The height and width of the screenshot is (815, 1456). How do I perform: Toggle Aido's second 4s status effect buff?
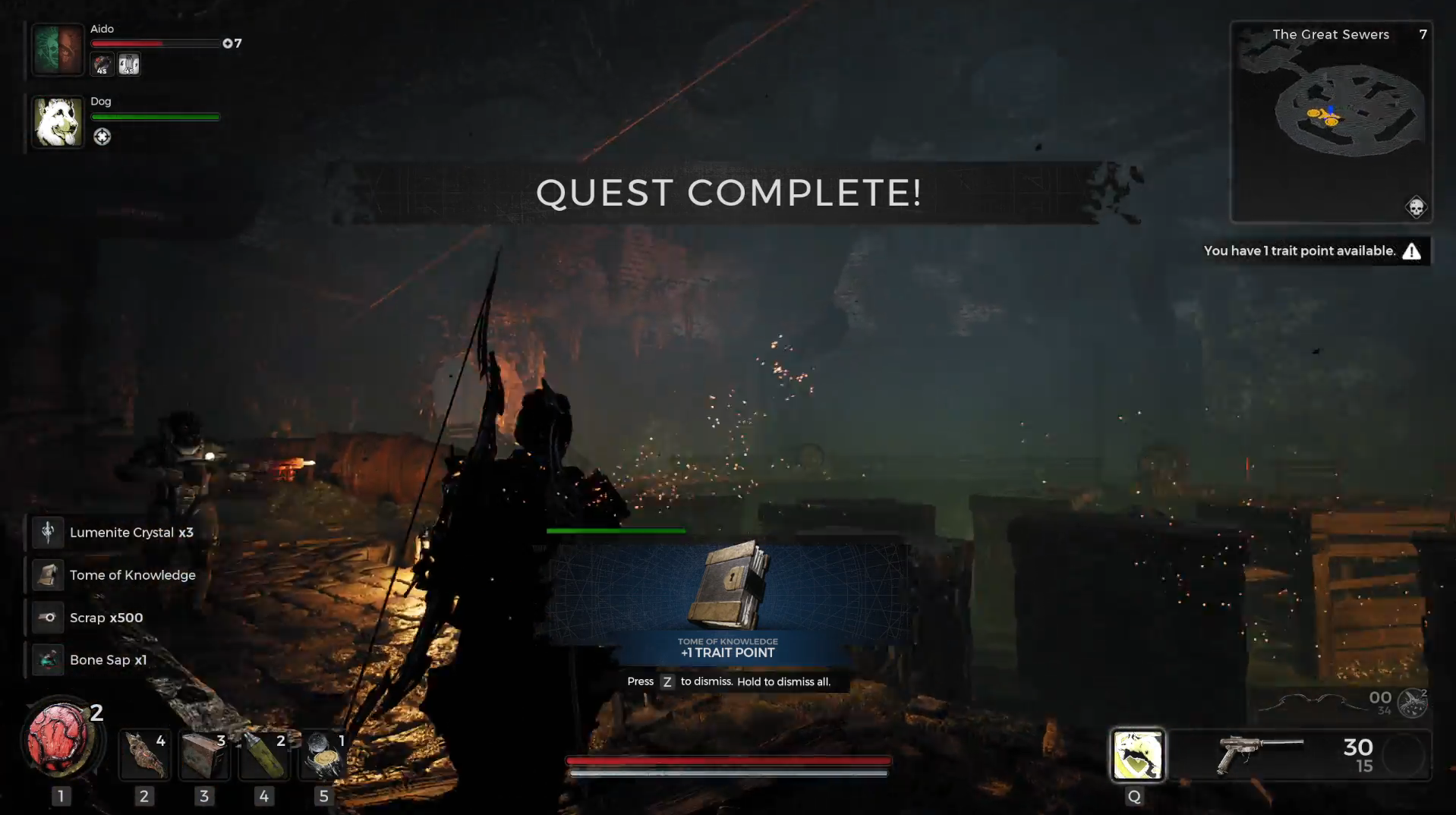click(x=128, y=65)
